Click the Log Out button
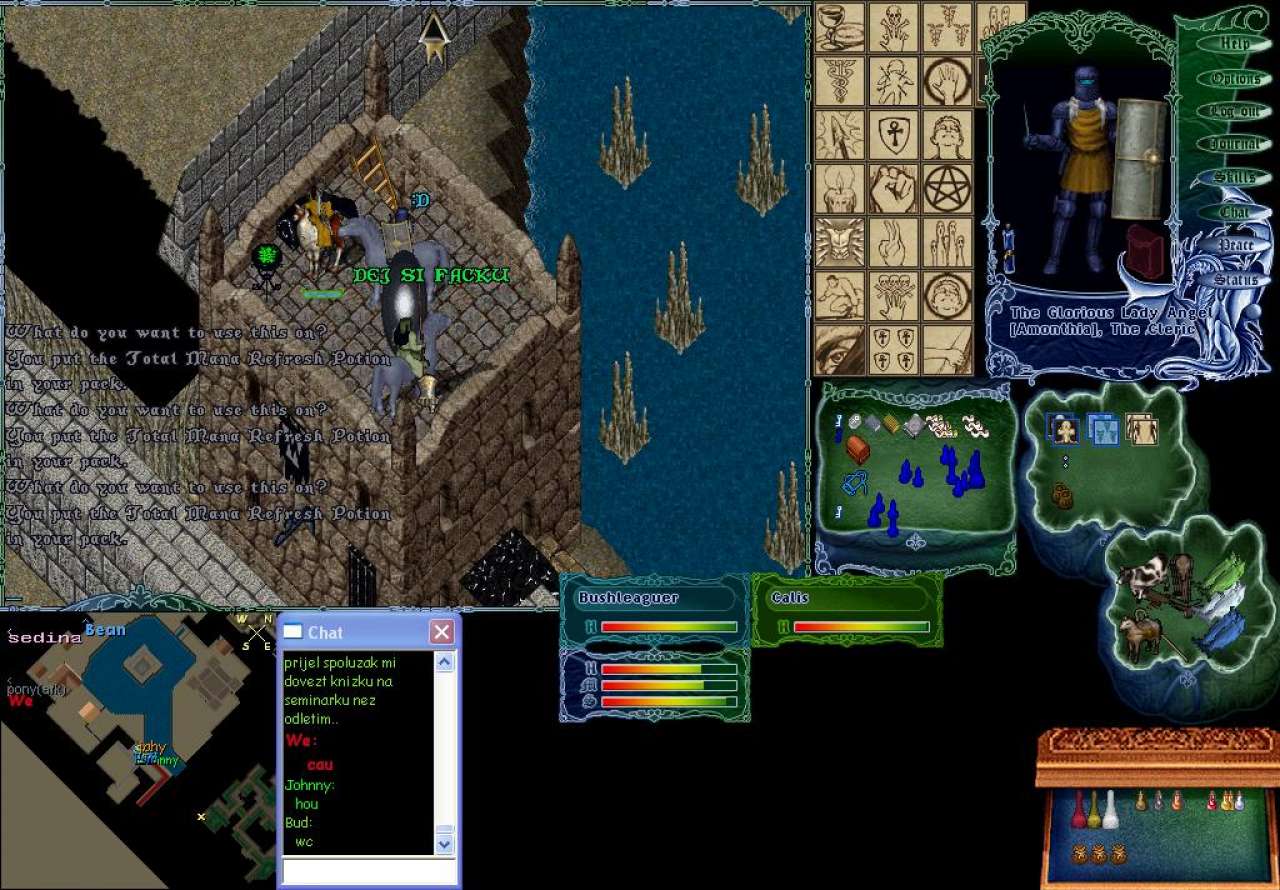Viewport: 1280px width, 890px height. tap(1235, 112)
